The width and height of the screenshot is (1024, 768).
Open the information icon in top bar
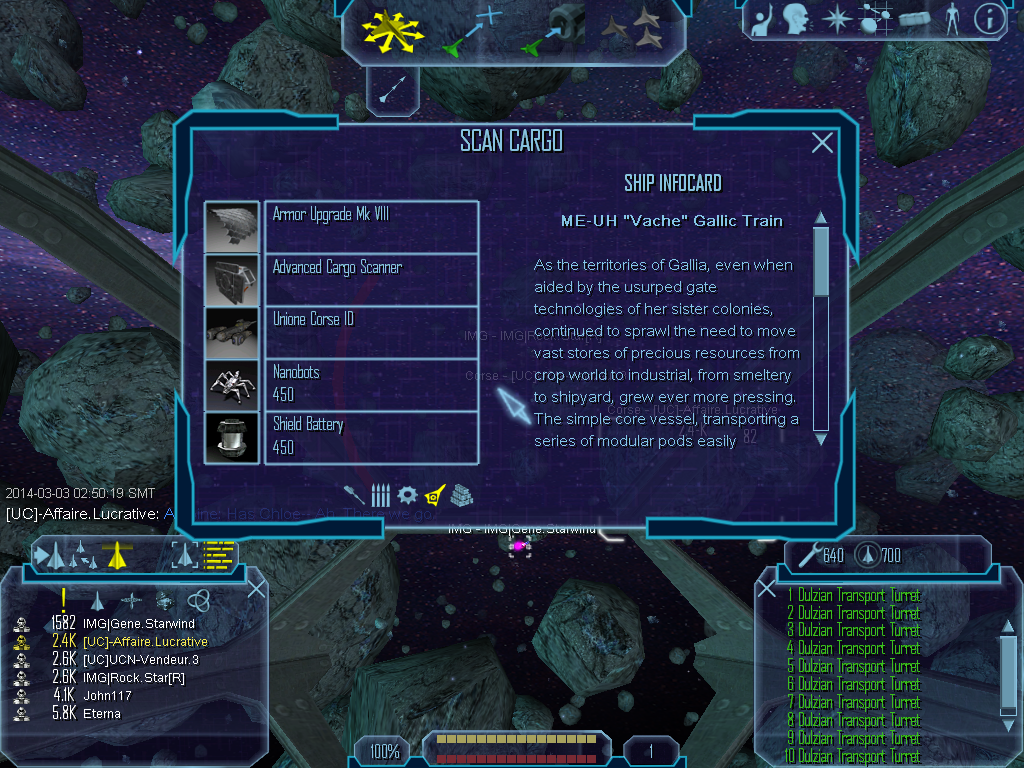coord(989,19)
